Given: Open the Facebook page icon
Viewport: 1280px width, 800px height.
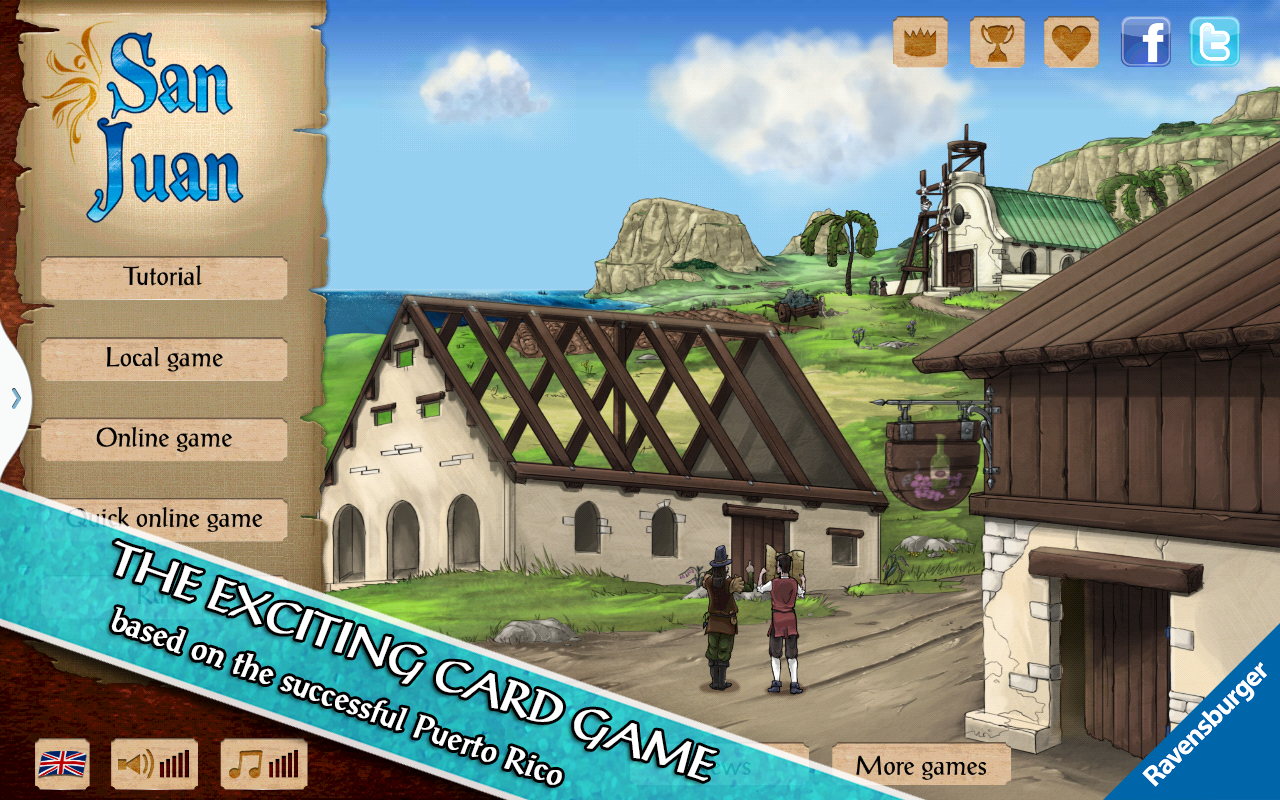Looking at the screenshot, I should (1146, 43).
